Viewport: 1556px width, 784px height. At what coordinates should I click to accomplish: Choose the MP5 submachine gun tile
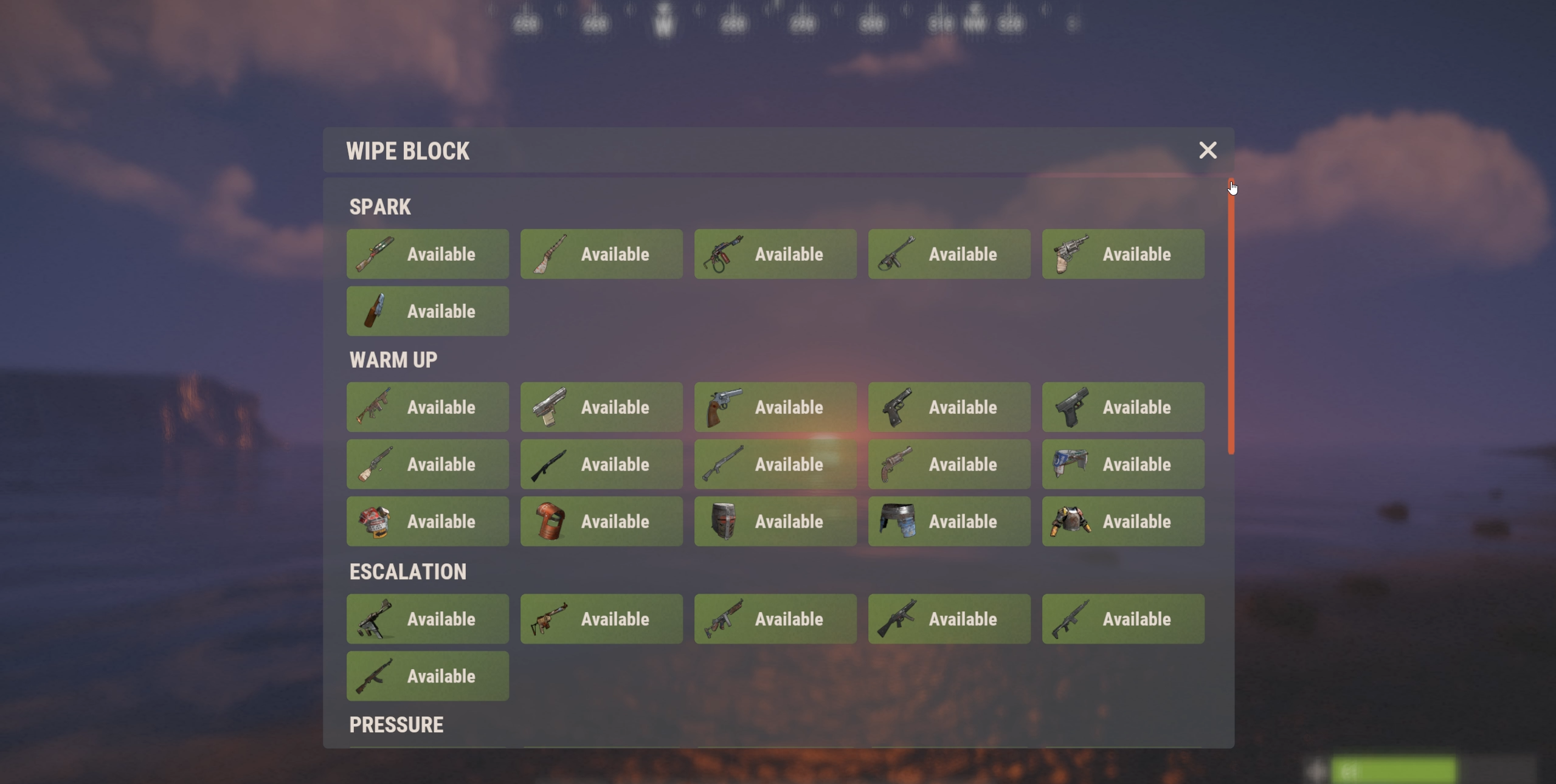[949, 619]
